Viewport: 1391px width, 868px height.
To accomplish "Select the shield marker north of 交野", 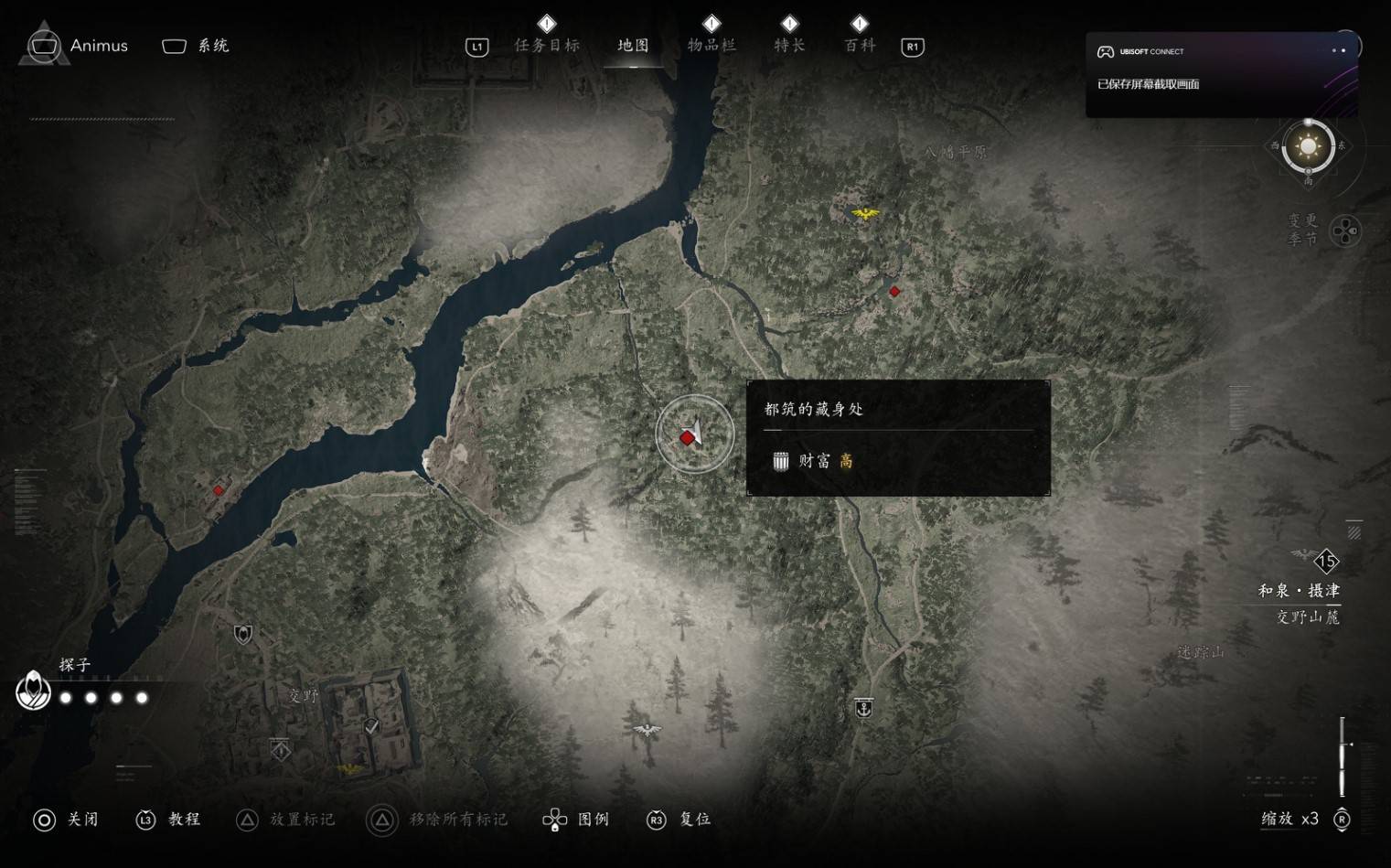I will pos(243,634).
